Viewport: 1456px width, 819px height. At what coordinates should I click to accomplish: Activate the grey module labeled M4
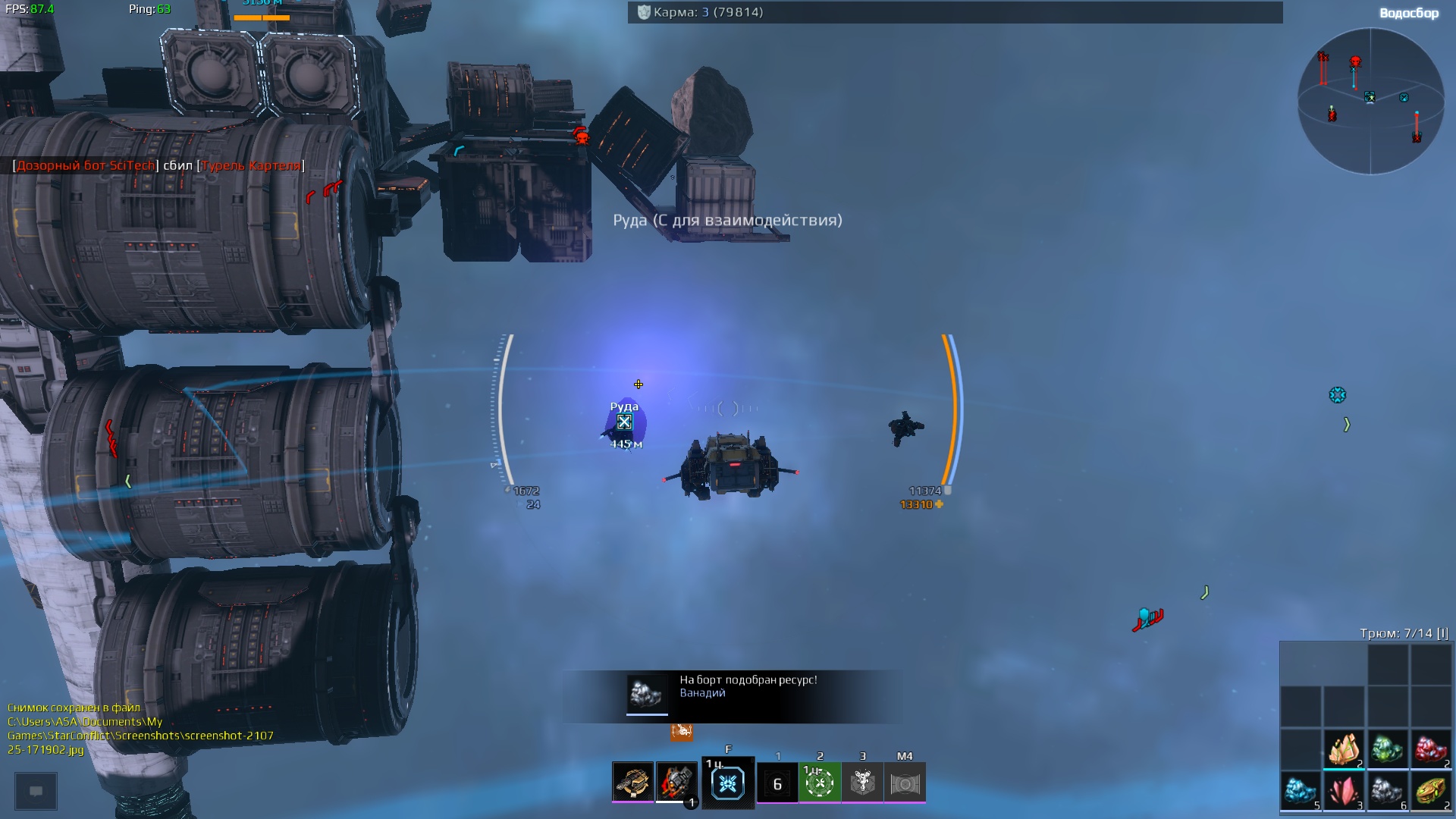point(905,783)
